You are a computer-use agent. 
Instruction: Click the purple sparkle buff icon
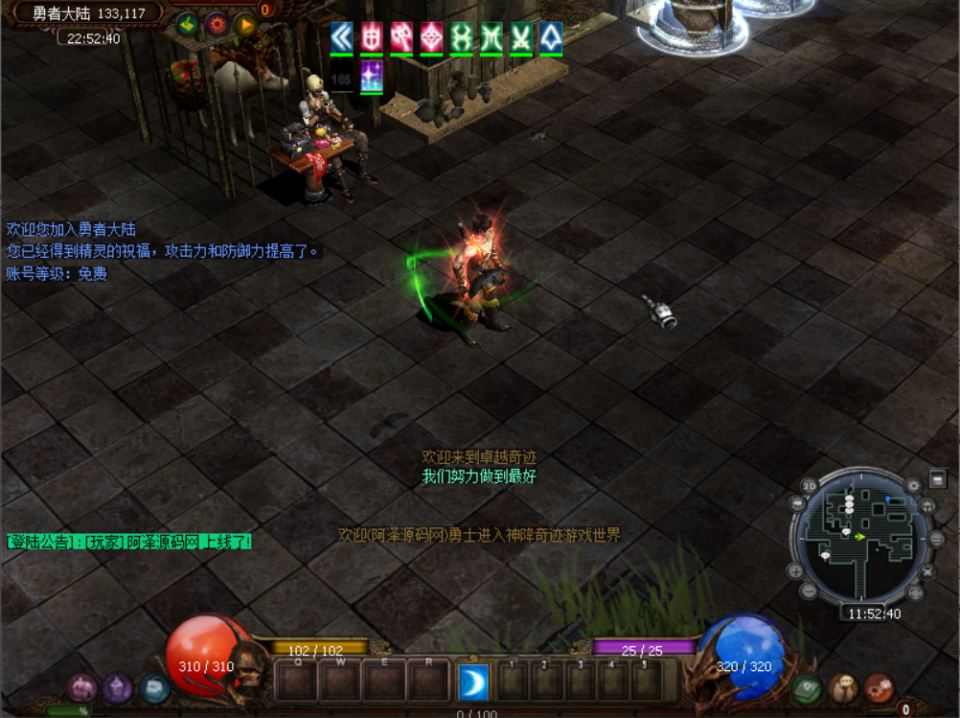[x=372, y=76]
